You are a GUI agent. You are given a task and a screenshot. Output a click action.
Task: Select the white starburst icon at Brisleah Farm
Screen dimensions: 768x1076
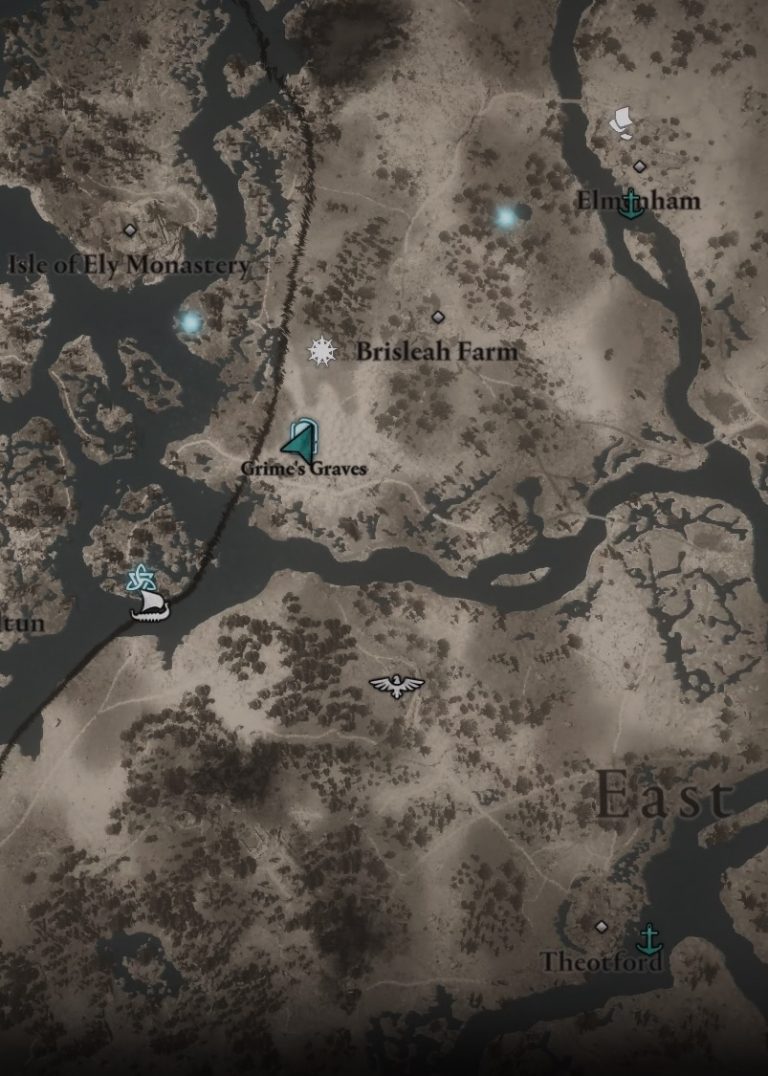click(x=321, y=350)
